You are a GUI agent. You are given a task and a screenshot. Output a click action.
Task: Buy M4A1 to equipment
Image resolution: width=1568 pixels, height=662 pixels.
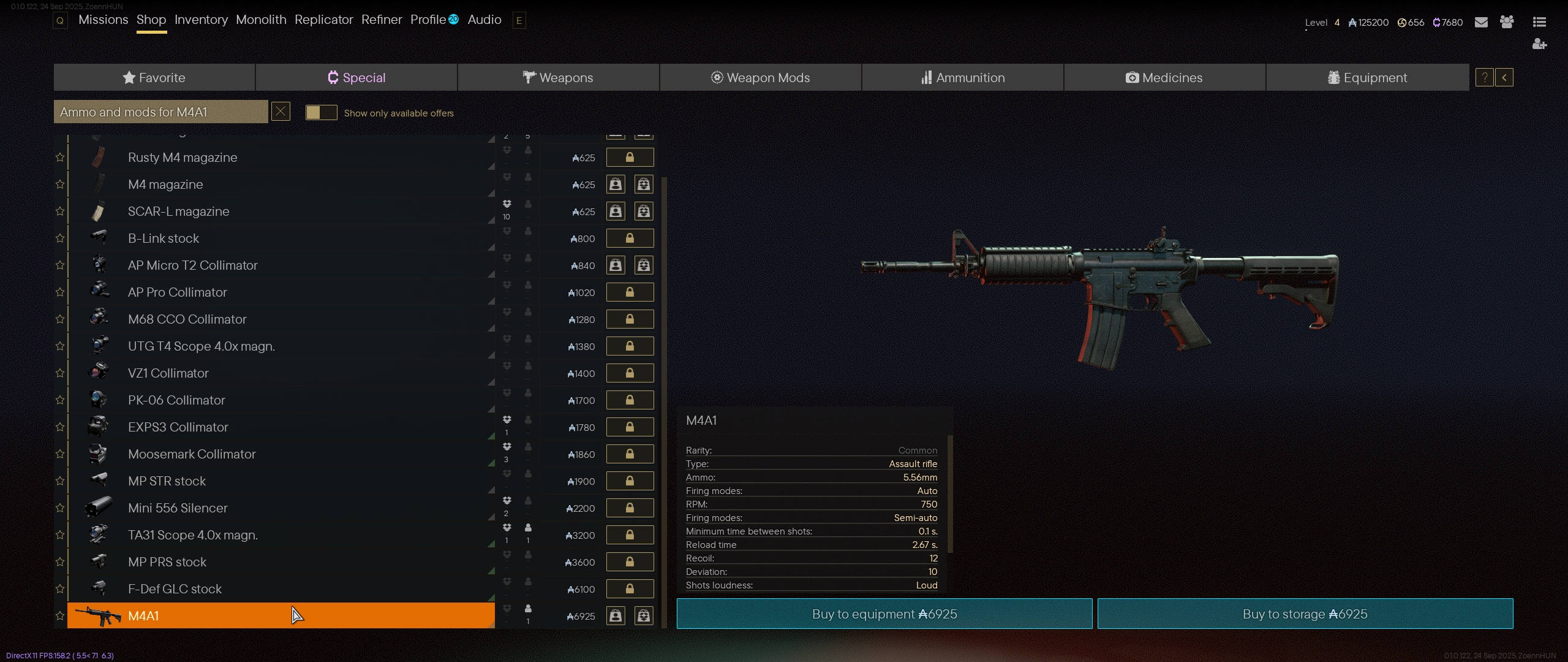coord(884,614)
